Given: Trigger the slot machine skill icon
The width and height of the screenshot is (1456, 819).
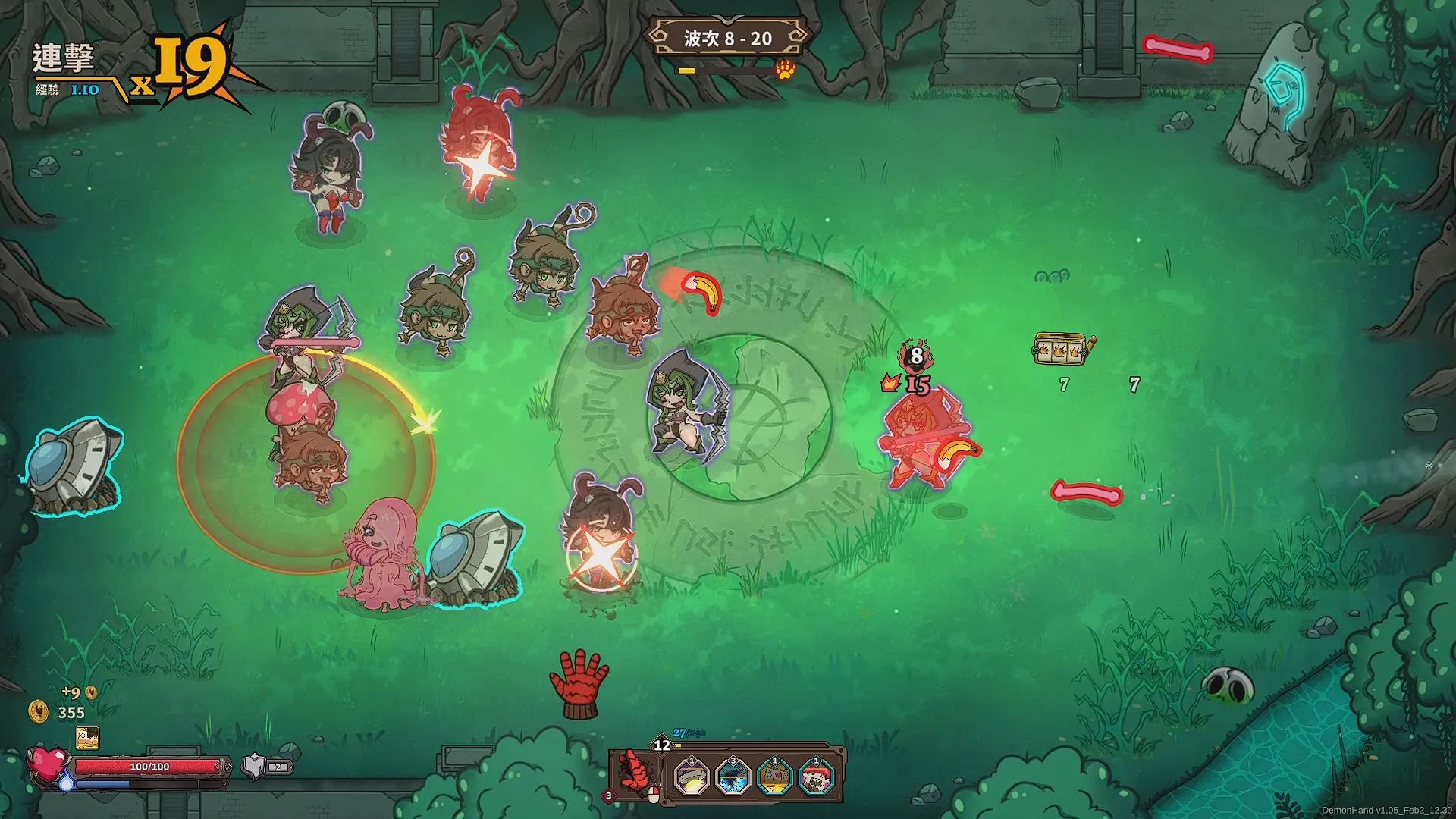Looking at the screenshot, I should click(x=775, y=777).
